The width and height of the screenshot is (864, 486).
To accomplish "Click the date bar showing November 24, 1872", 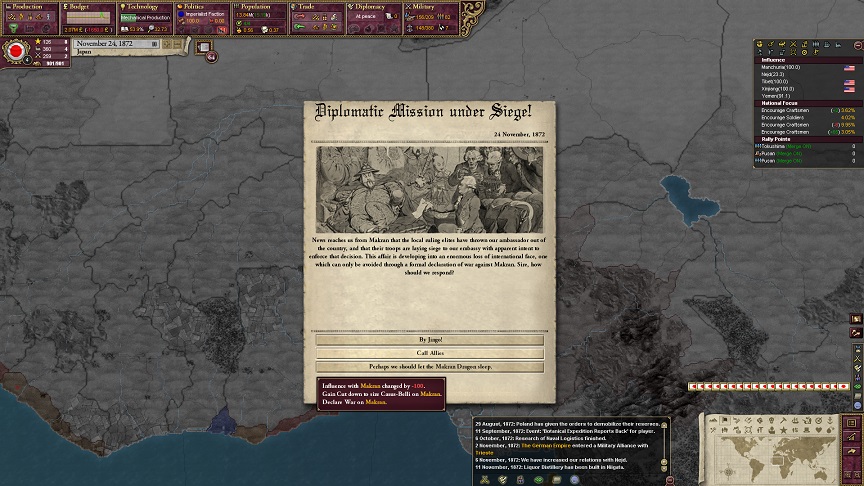I will tap(117, 44).
